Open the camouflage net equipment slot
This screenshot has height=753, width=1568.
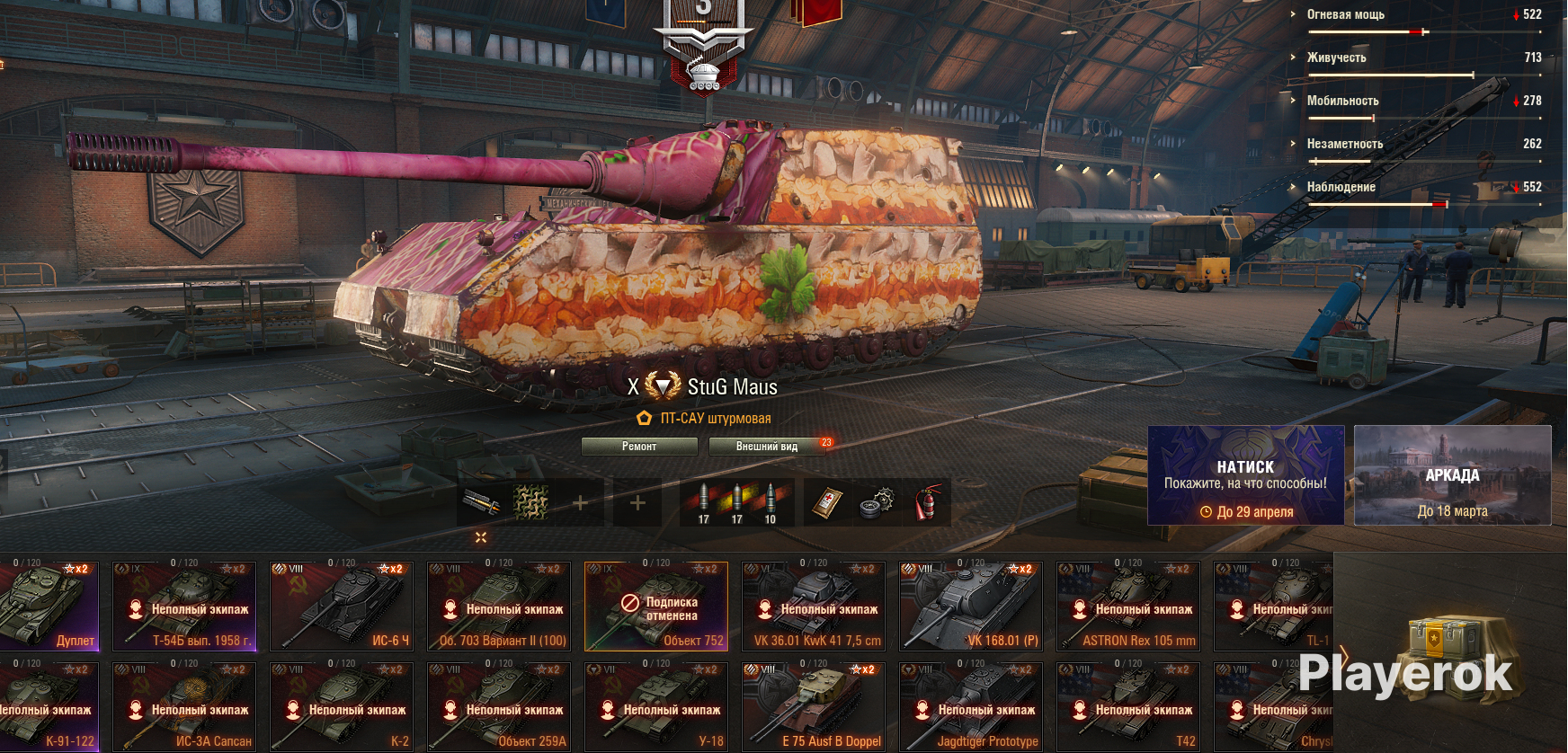530,502
